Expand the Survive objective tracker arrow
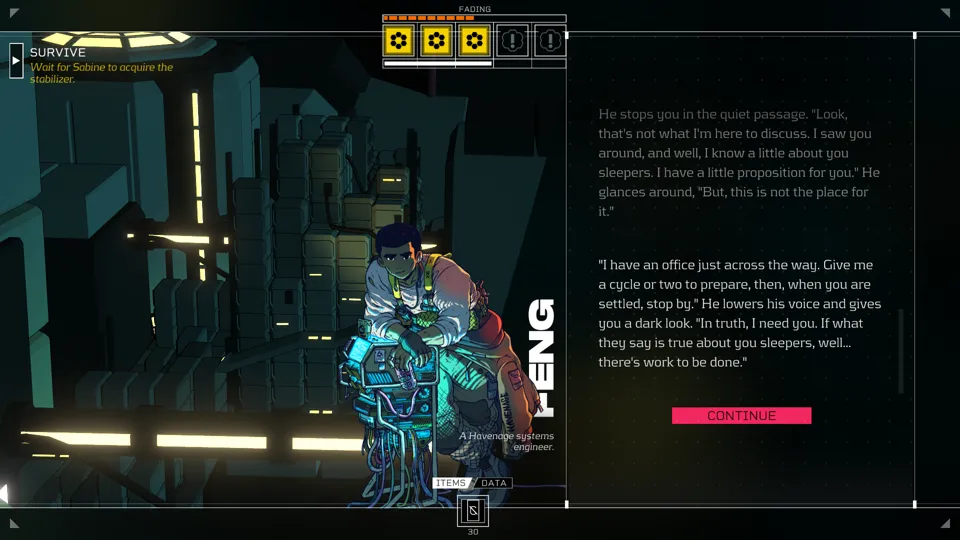The height and width of the screenshot is (540, 960). (x=16, y=61)
